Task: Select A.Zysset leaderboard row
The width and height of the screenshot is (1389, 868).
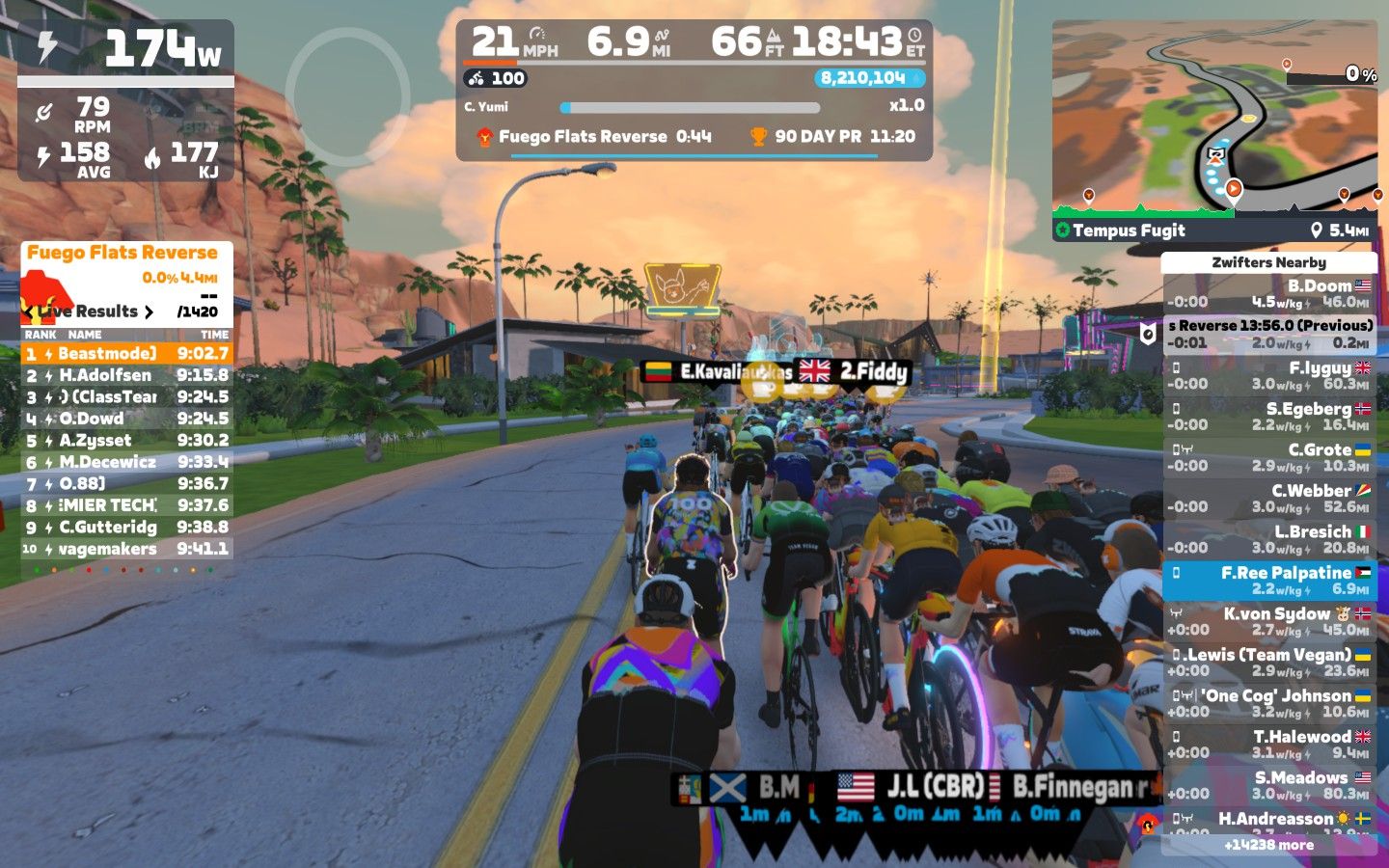Action: (x=126, y=441)
